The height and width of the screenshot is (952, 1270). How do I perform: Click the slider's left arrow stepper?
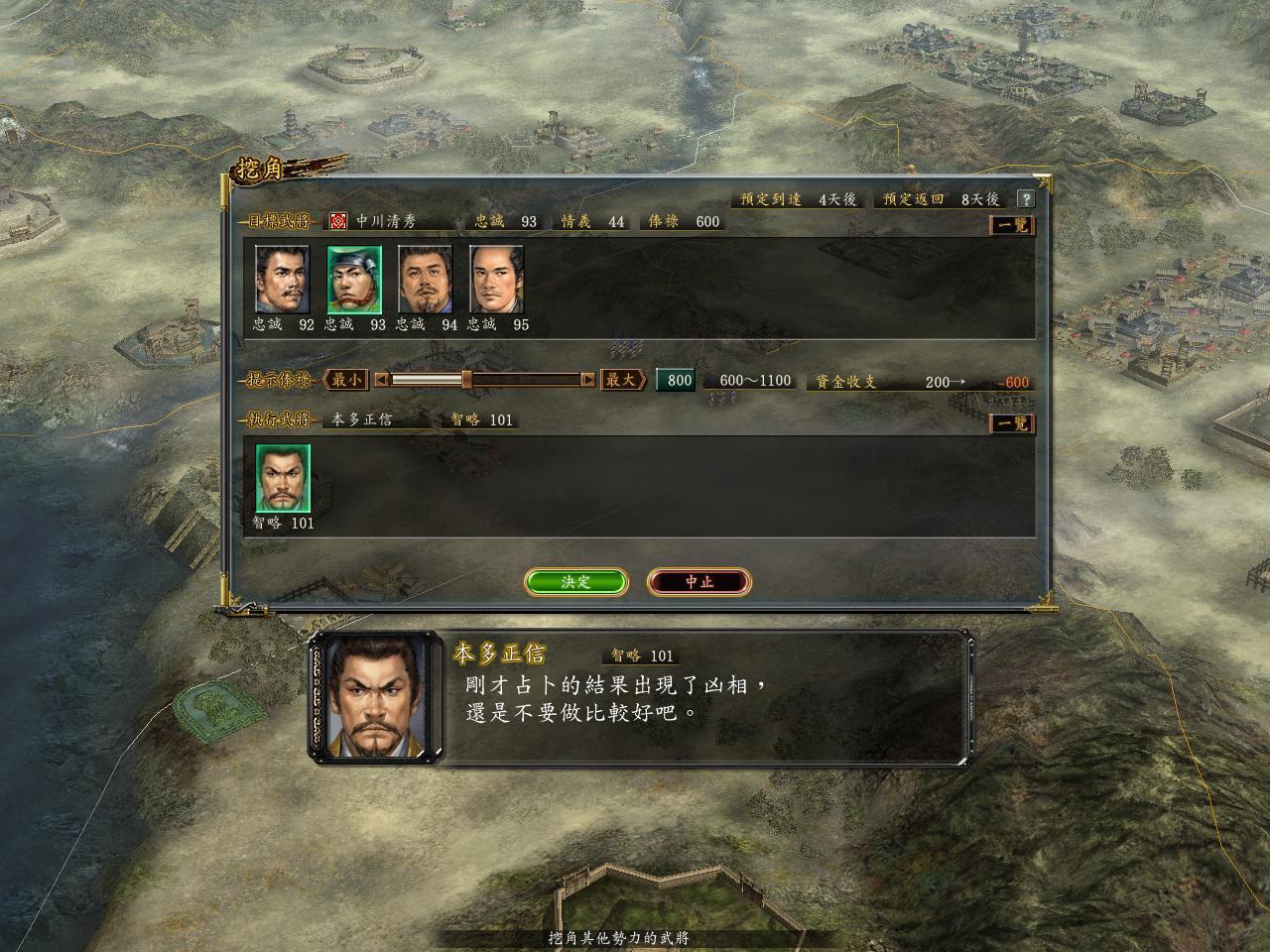pyautogui.click(x=381, y=380)
